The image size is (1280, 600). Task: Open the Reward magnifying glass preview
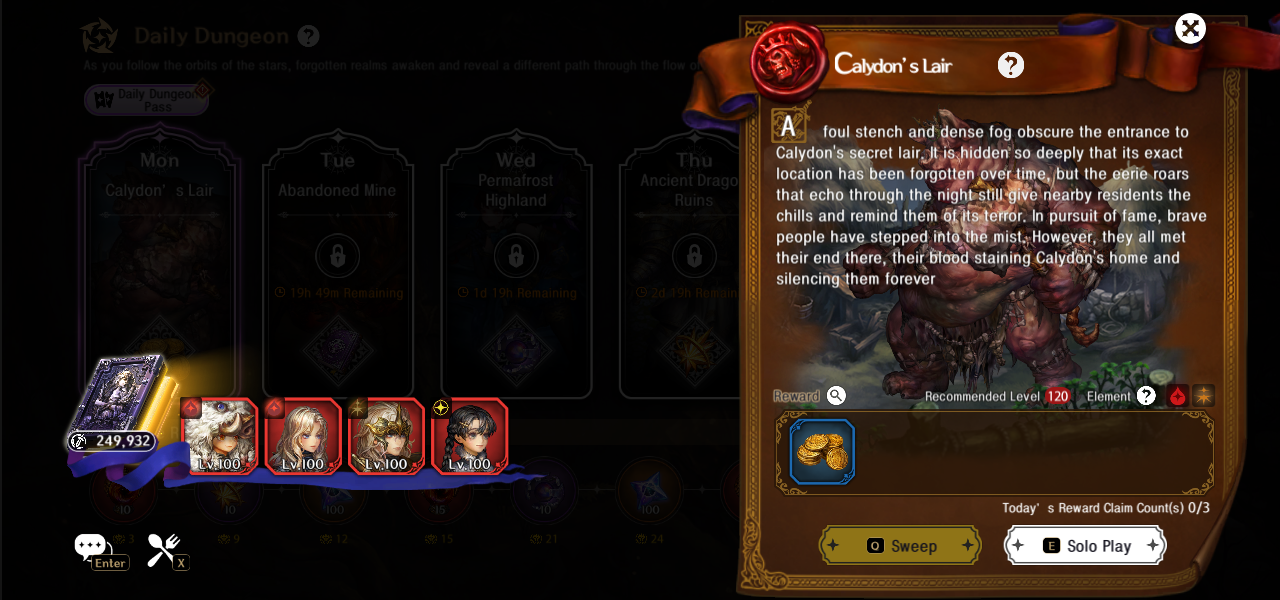click(x=837, y=396)
